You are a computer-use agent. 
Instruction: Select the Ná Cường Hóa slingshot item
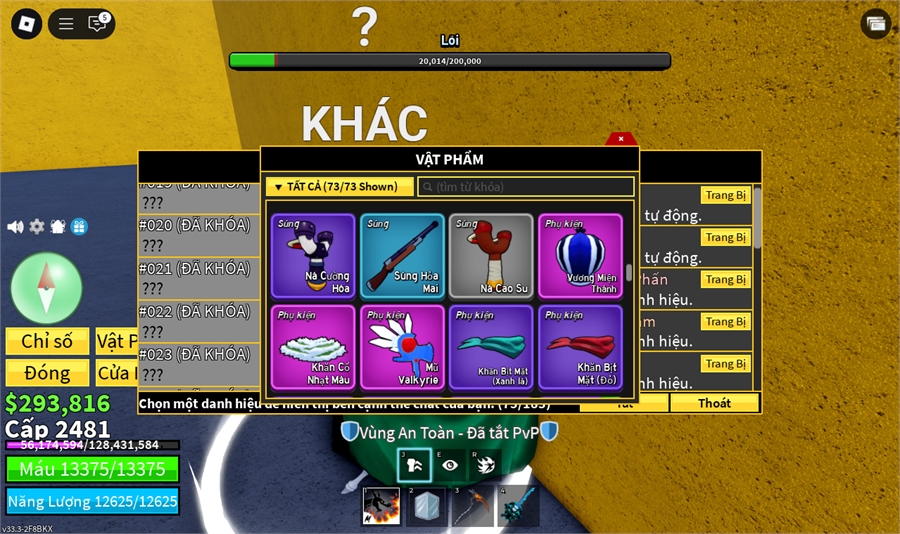tap(313, 256)
